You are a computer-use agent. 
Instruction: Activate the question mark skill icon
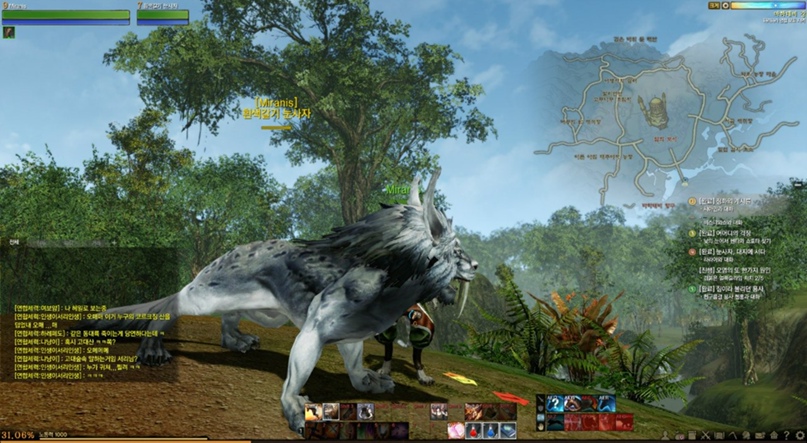pyautogui.click(x=555, y=403)
